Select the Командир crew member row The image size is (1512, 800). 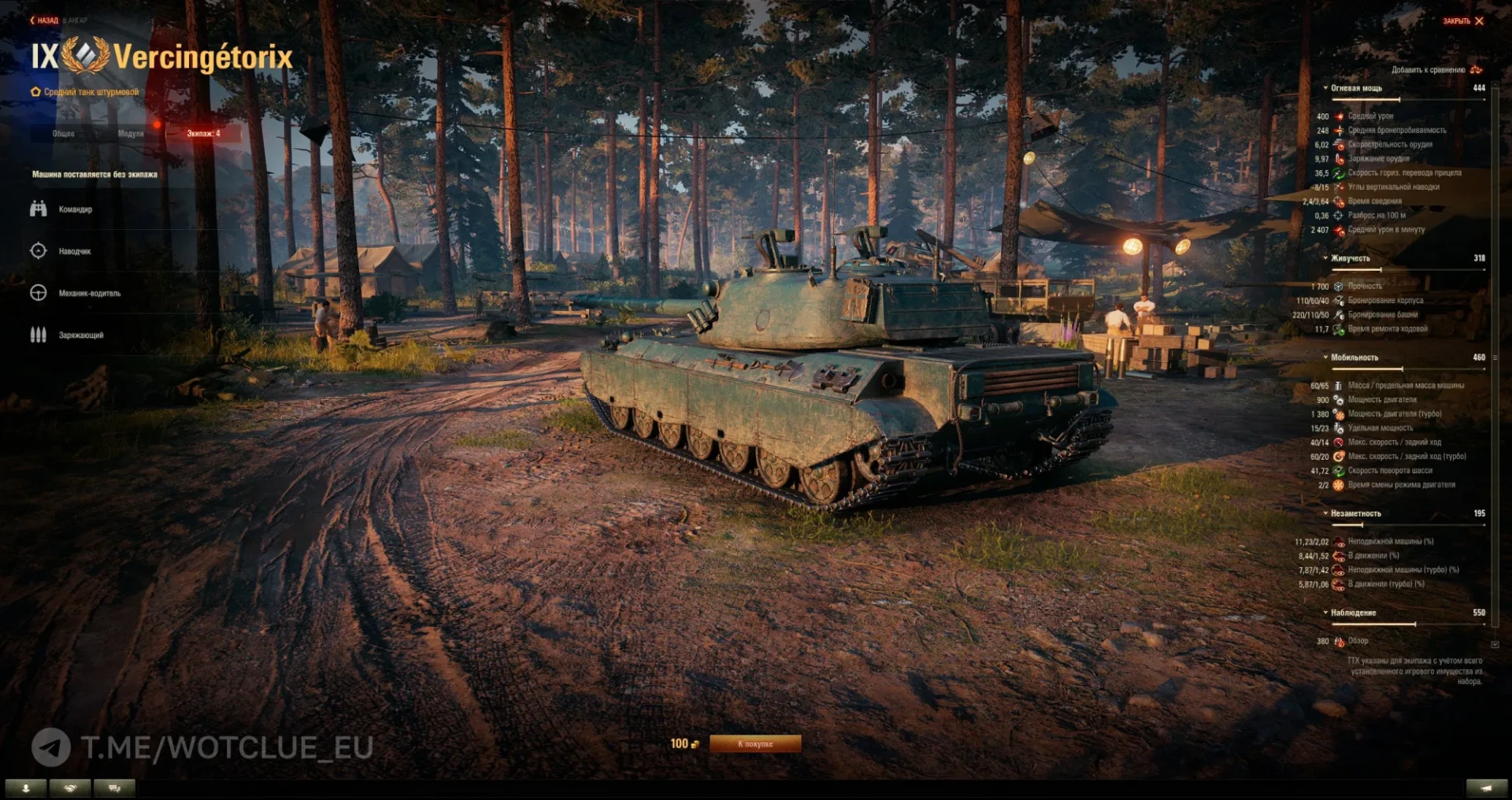pos(75,209)
